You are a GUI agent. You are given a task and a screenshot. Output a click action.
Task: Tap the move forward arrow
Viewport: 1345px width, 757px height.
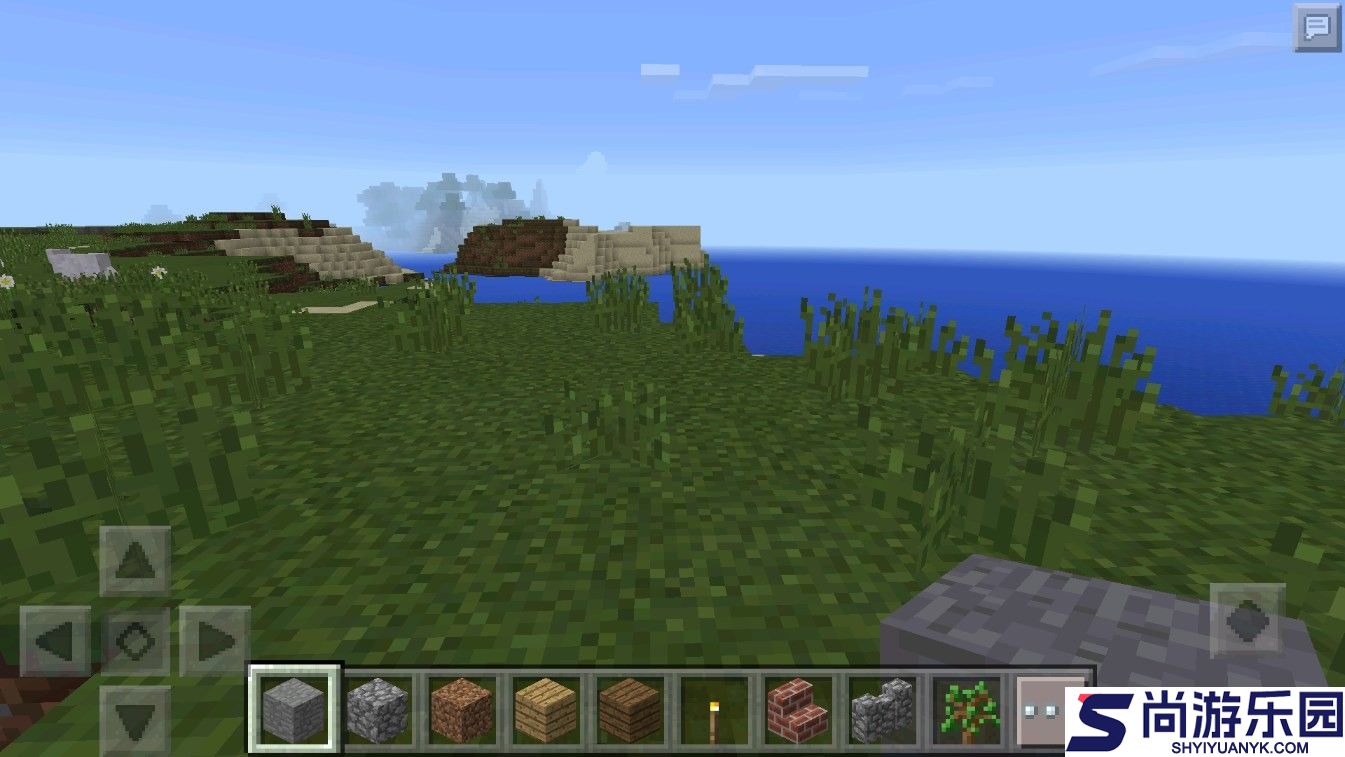(135, 562)
